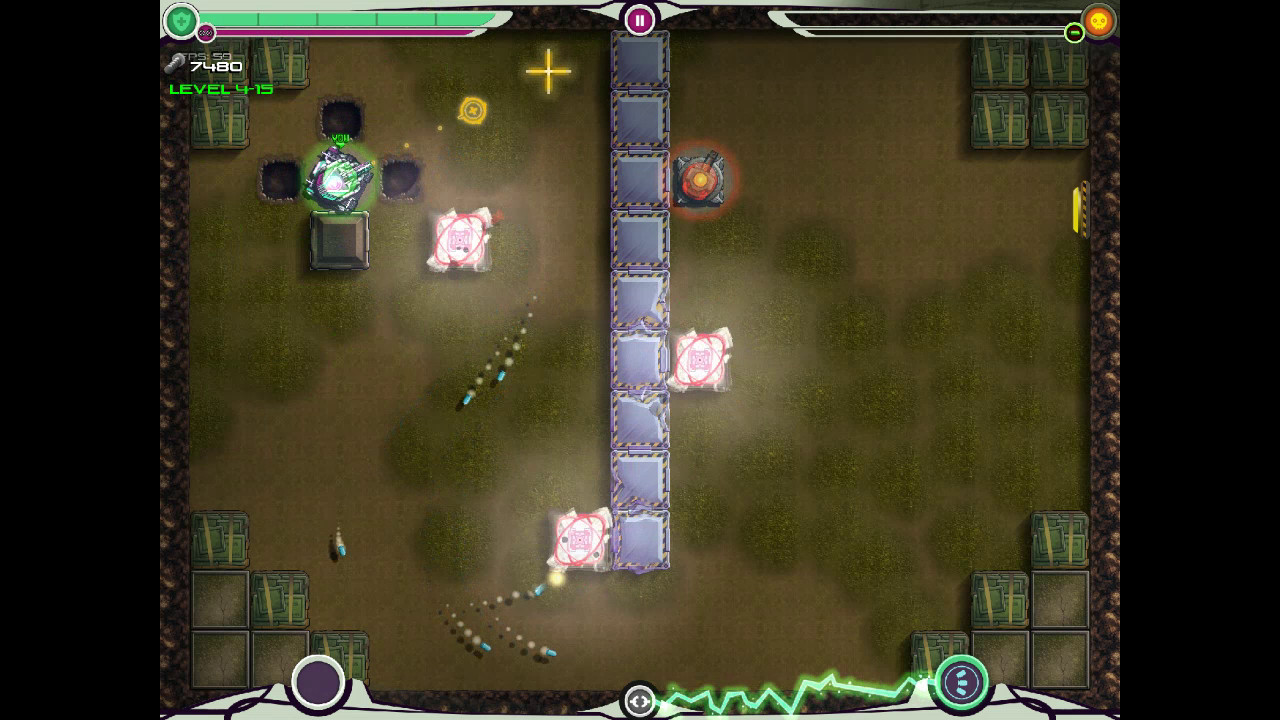
Task: Click the green glowing player tank
Action: (340, 178)
